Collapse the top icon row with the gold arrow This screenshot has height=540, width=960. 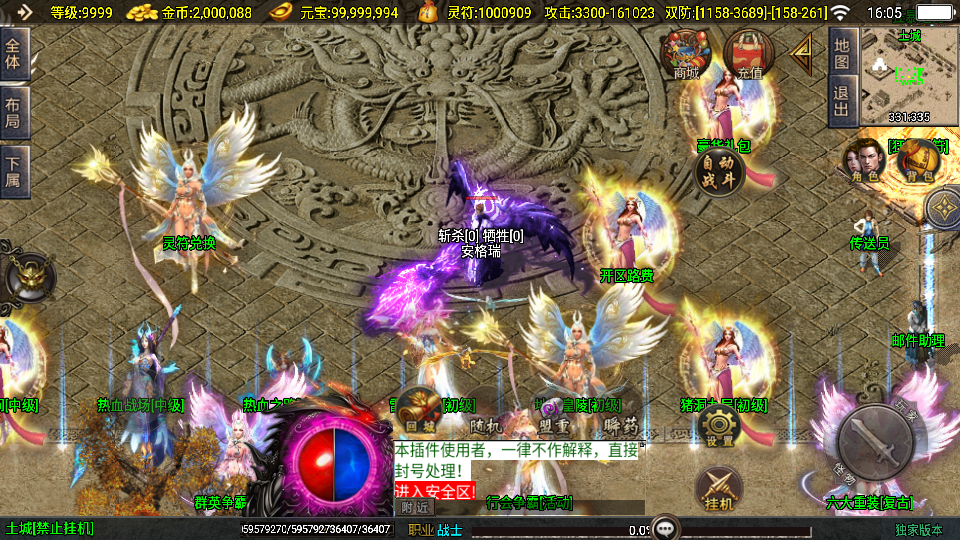801,52
